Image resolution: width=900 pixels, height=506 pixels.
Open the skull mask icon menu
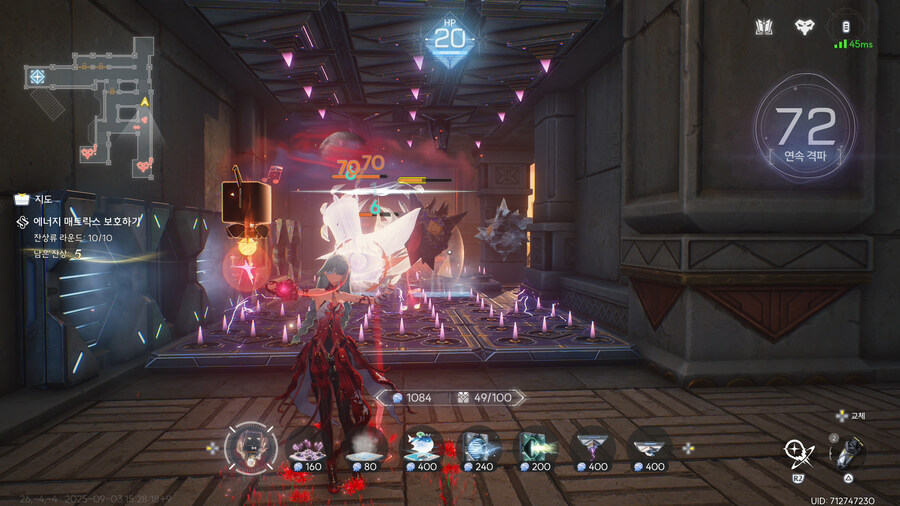[x=804, y=27]
